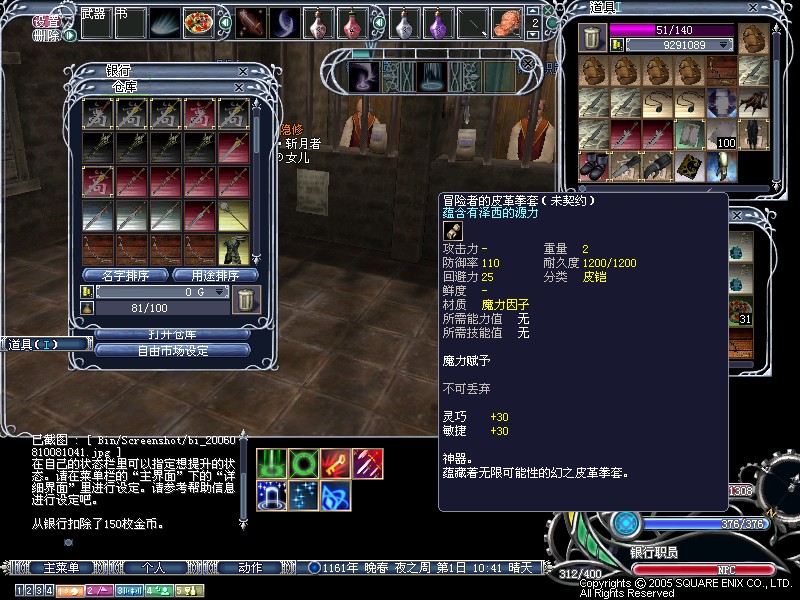Close the 银行 bank window
The height and width of the screenshot is (600, 800).
coord(243,72)
